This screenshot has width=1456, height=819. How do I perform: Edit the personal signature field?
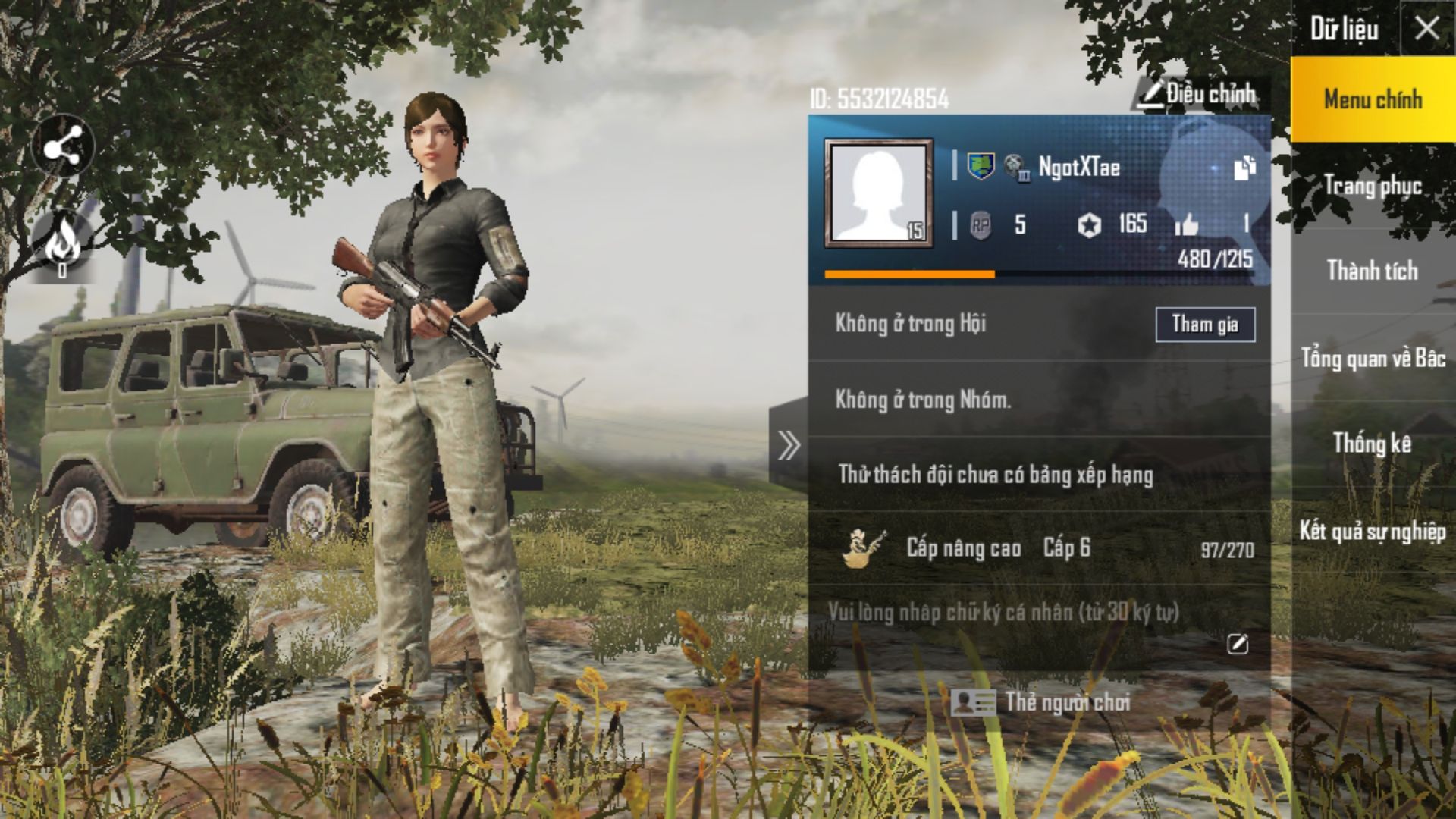tap(1237, 644)
